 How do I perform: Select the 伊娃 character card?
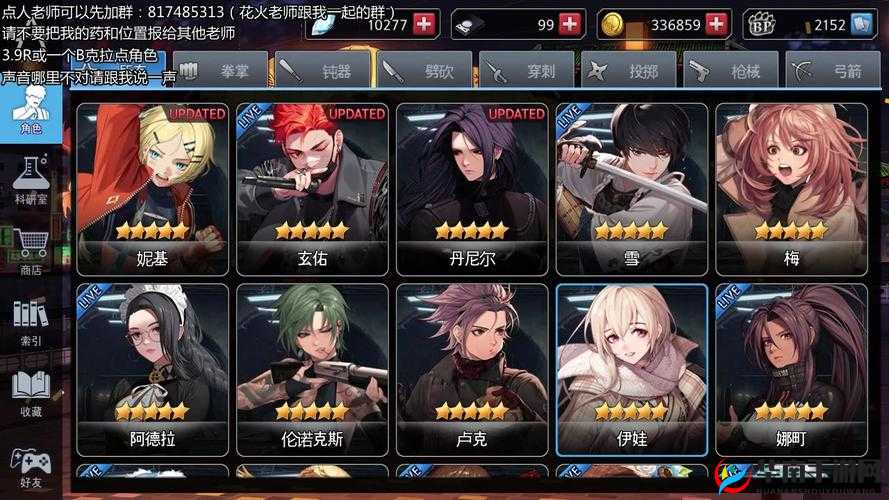(632, 370)
